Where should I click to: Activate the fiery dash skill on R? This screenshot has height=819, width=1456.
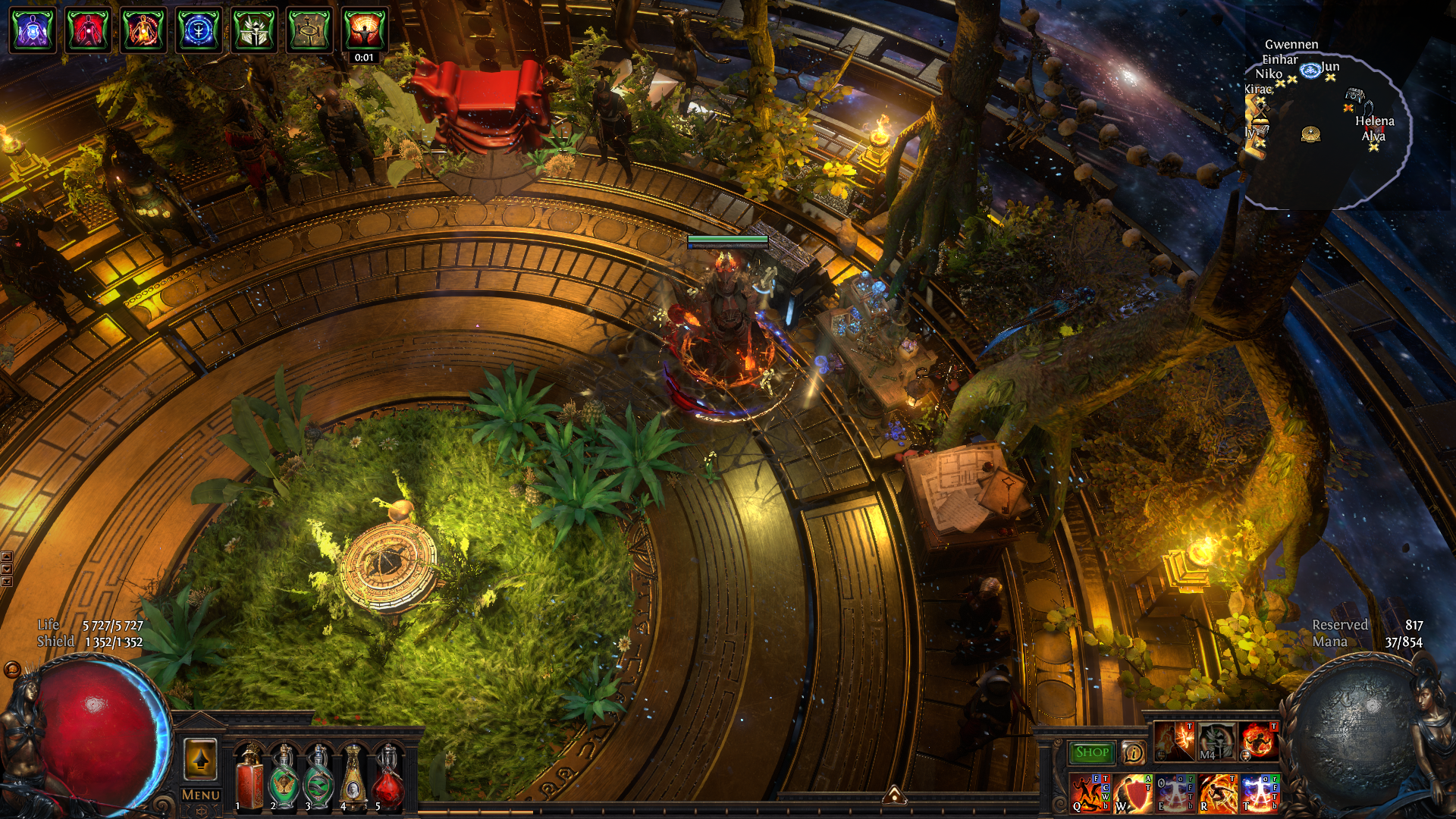point(1217,792)
